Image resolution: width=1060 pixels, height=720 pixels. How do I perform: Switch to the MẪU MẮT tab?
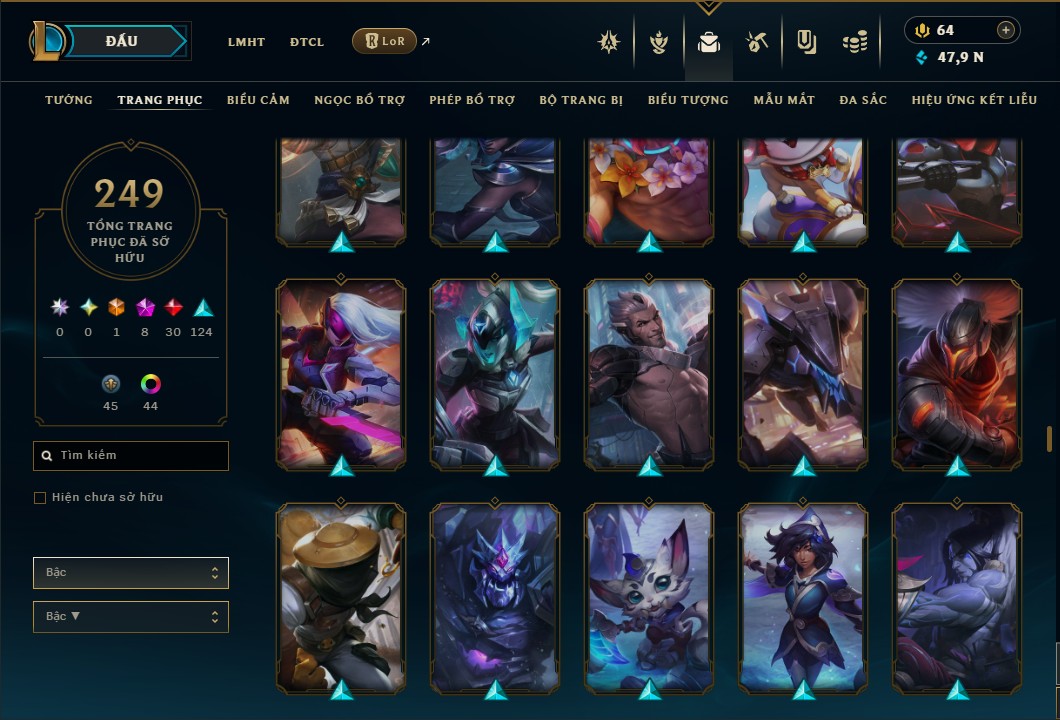coord(784,100)
